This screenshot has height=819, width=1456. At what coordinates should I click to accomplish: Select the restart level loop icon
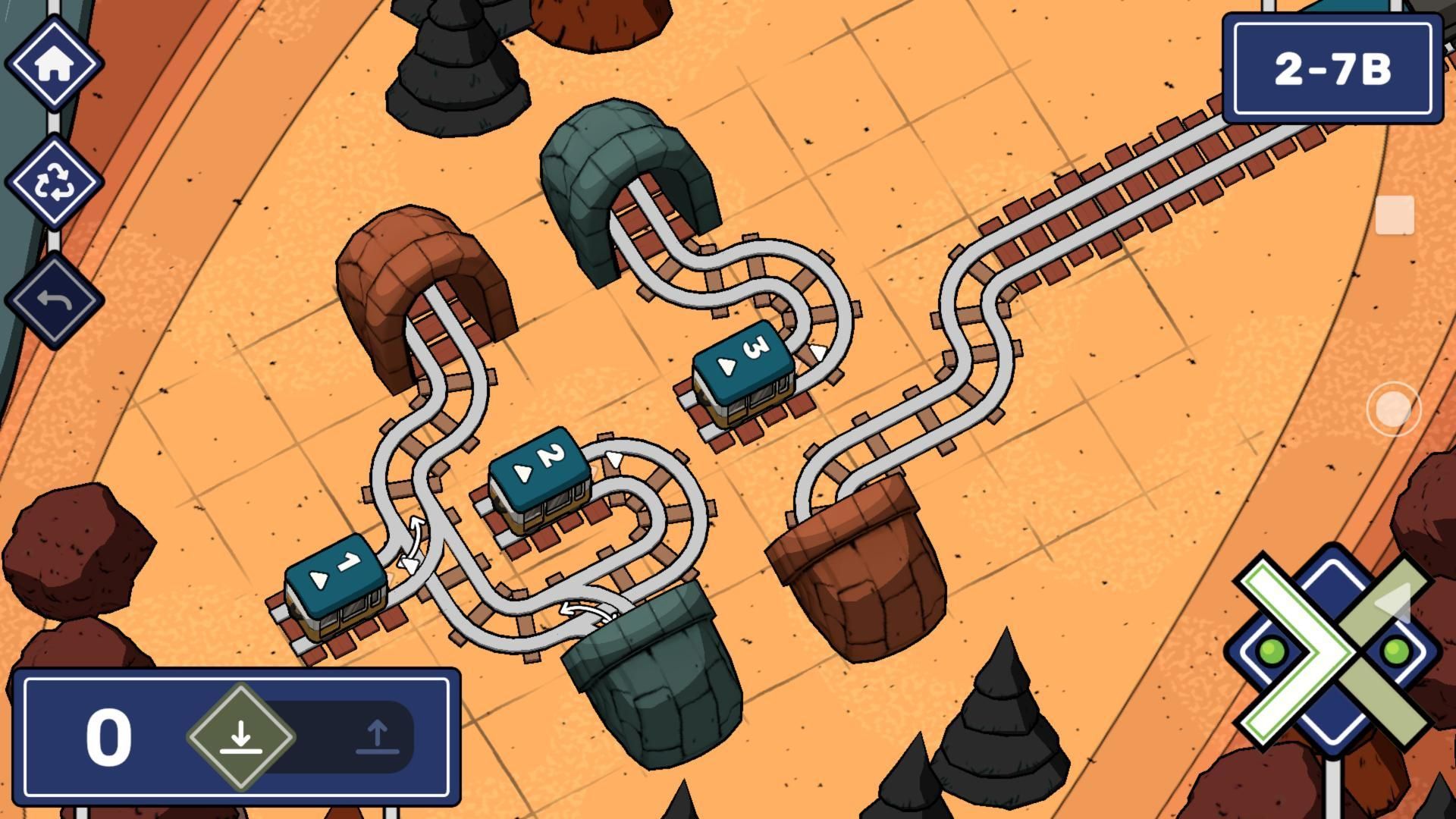coord(53,182)
